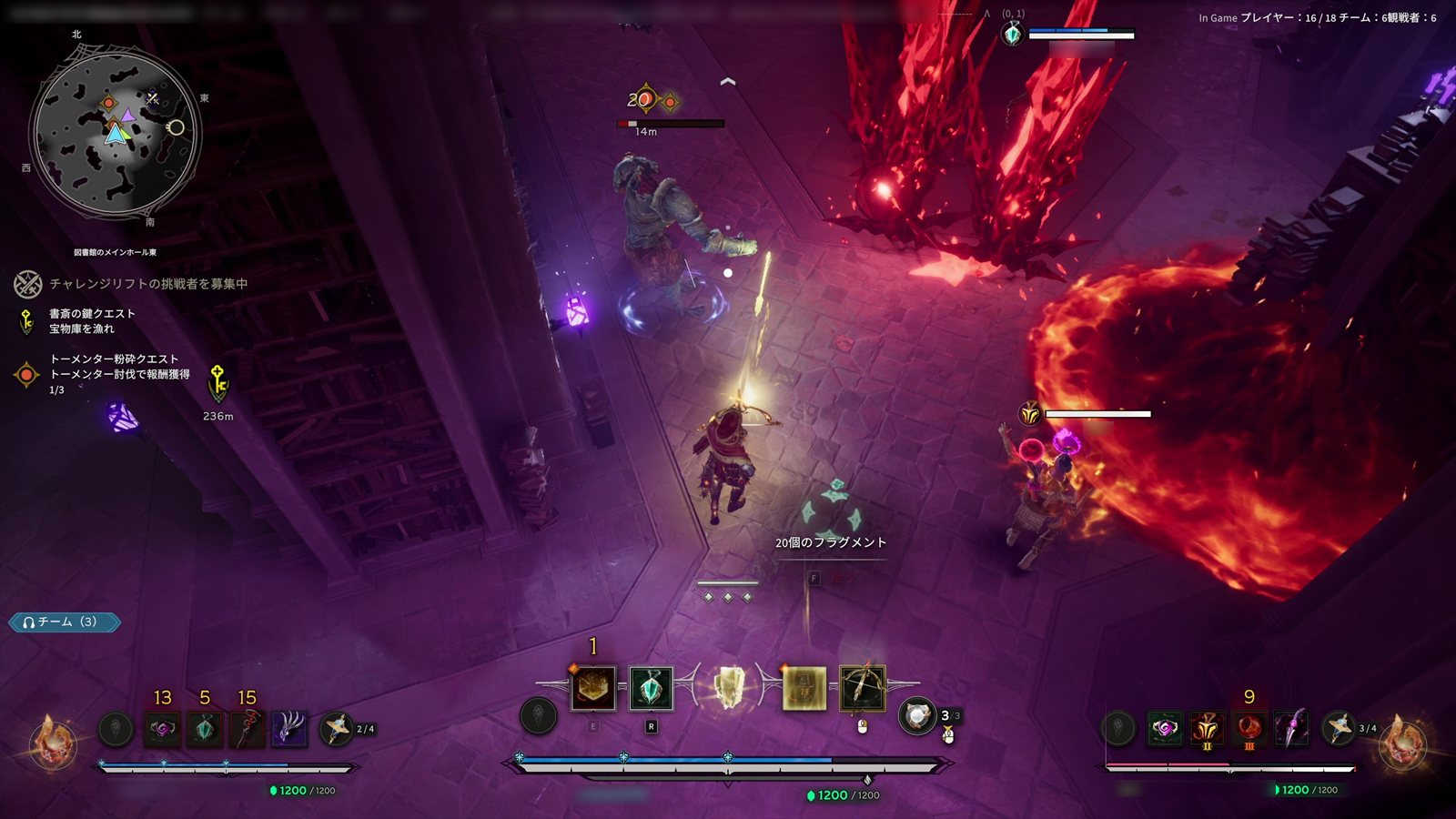Click the left teammate's 2/4 winged item
This screenshot has height=819, width=1456.
tap(337, 728)
